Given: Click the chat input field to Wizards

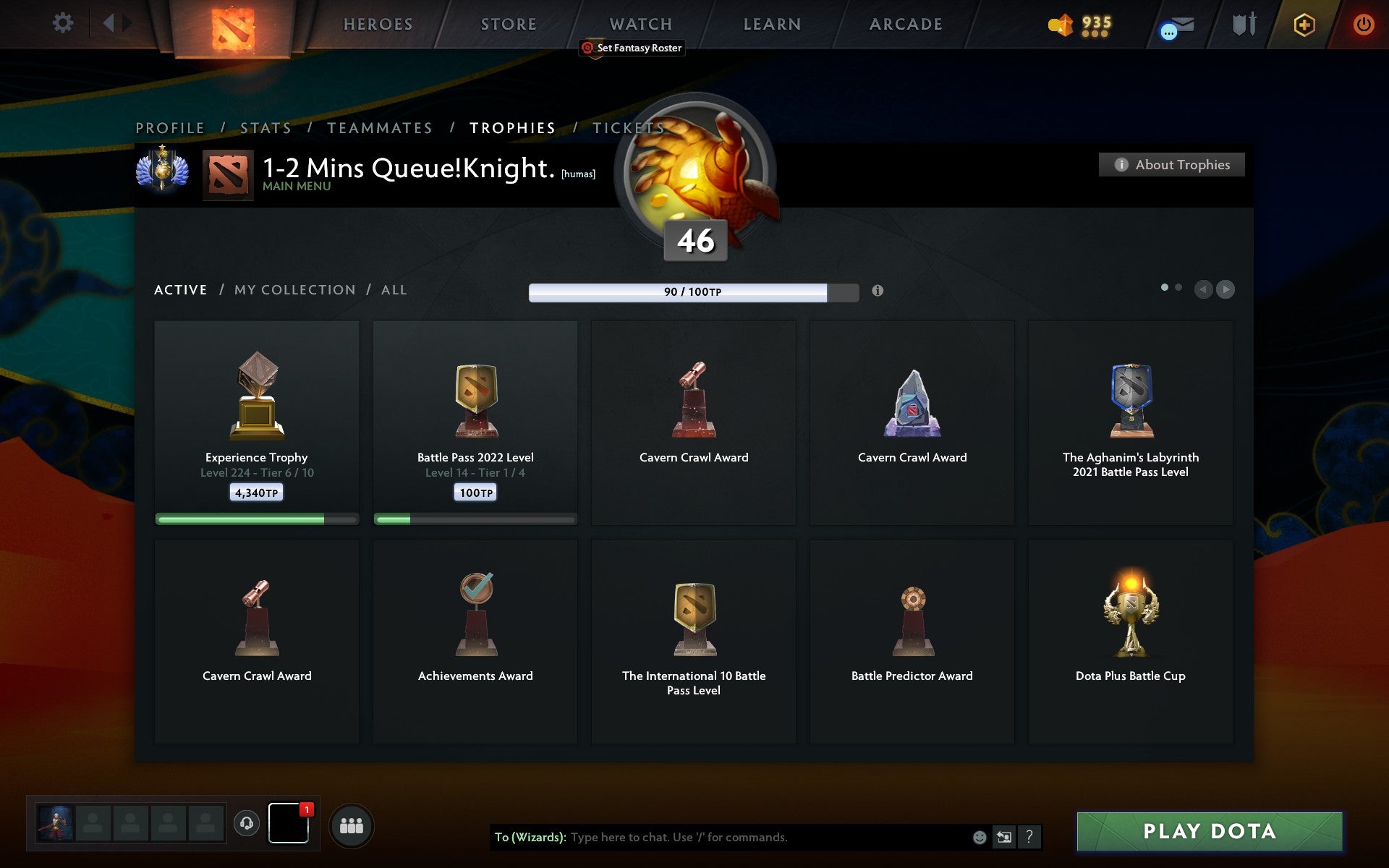Looking at the screenshot, I should tap(723, 838).
